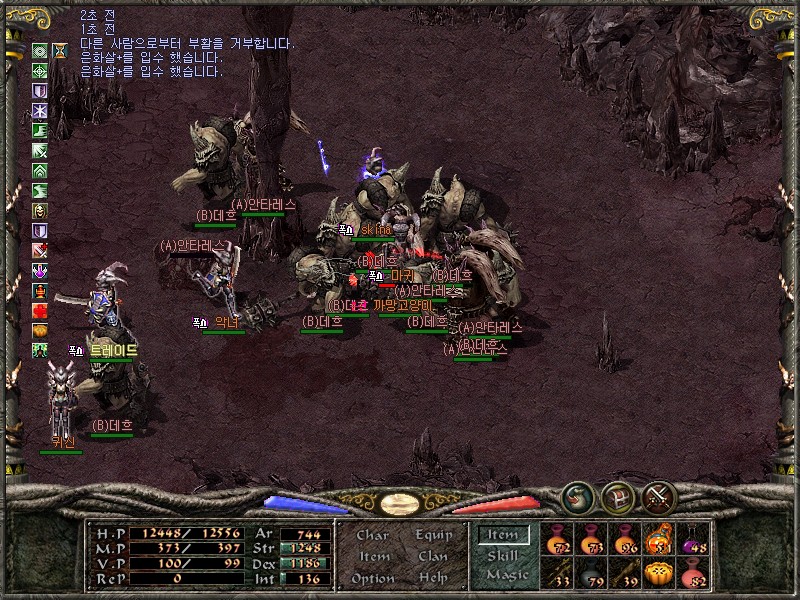Switch to the Skill tab
This screenshot has width=800, height=600.
point(503,555)
